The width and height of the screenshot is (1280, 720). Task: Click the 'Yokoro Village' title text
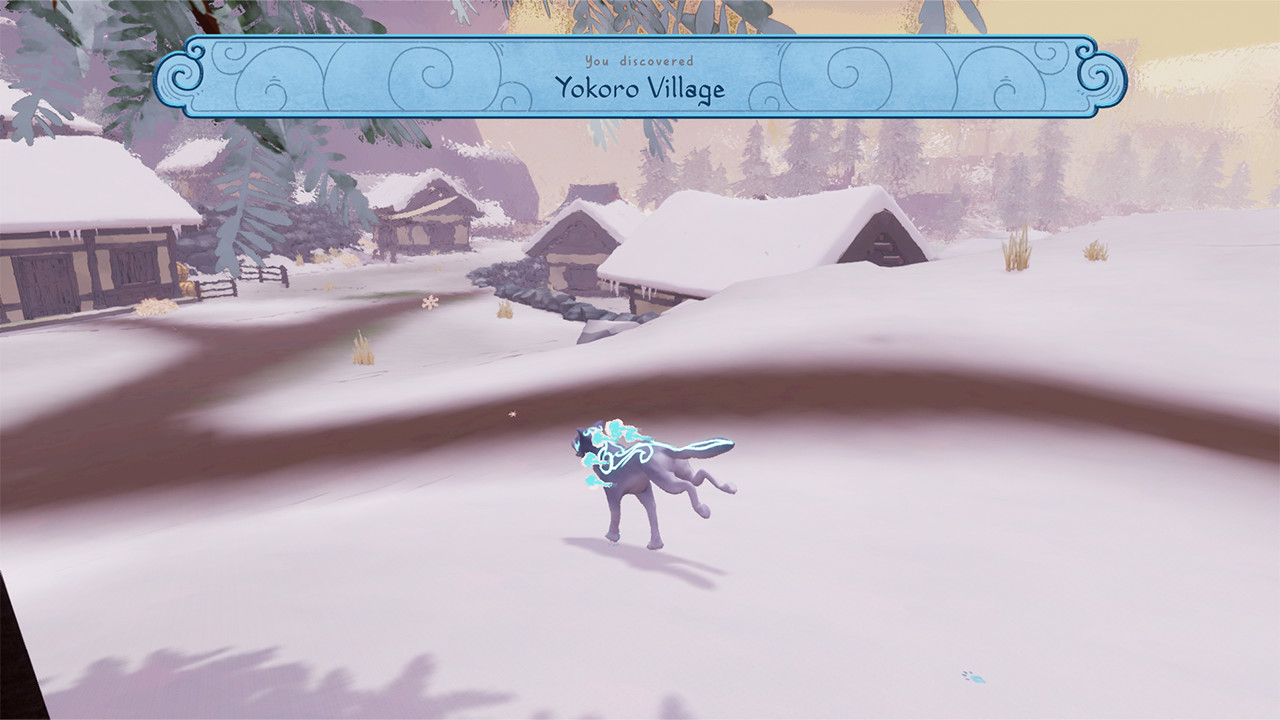tap(640, 88)
